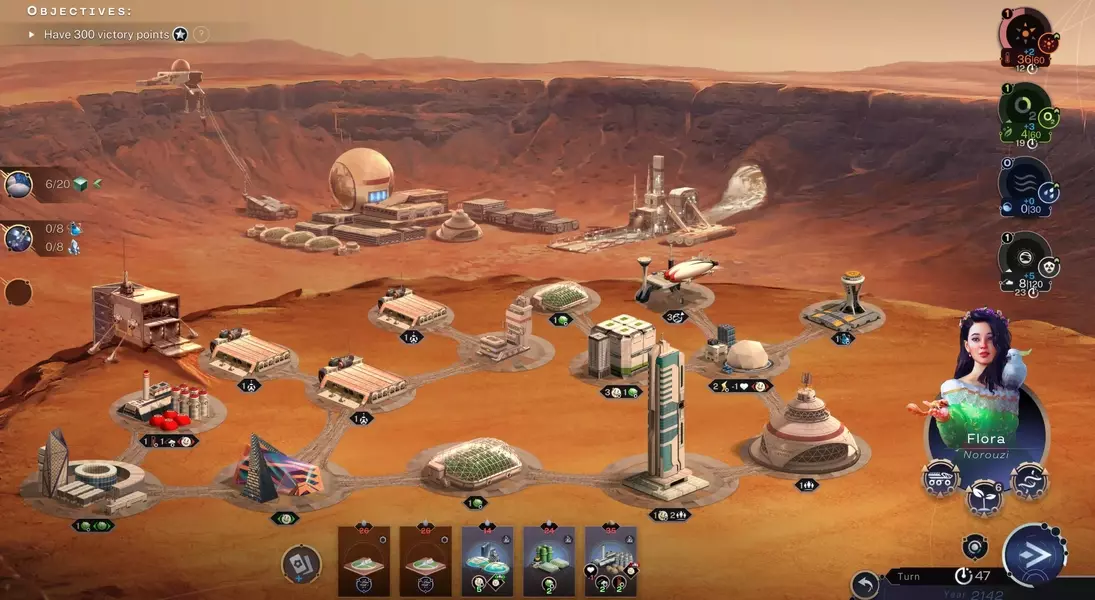Click the small round icon beside End Turn
The height and width of the screenshot is (600, 1095).
click(x=975, y=546)
